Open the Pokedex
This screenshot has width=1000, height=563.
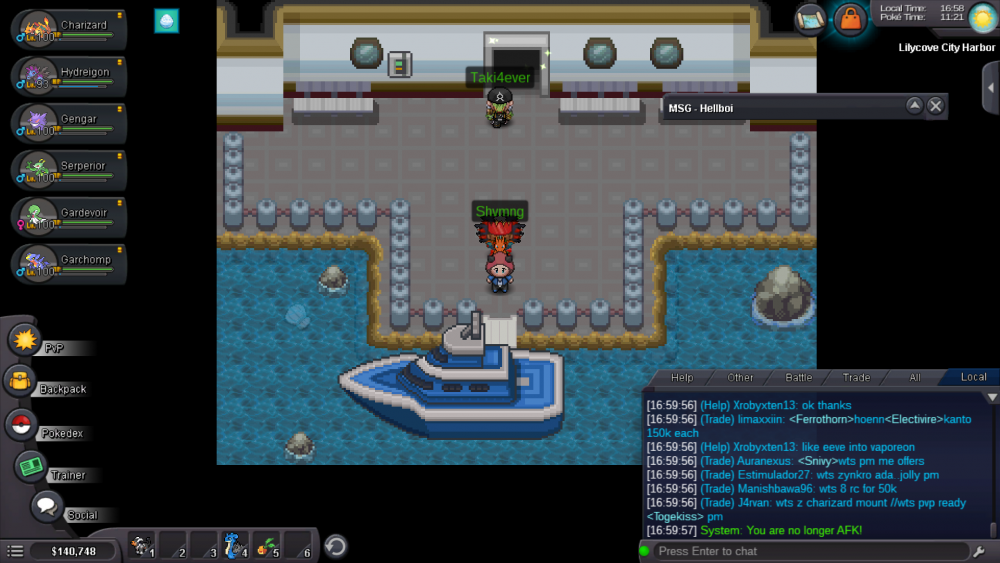[21, 425]
